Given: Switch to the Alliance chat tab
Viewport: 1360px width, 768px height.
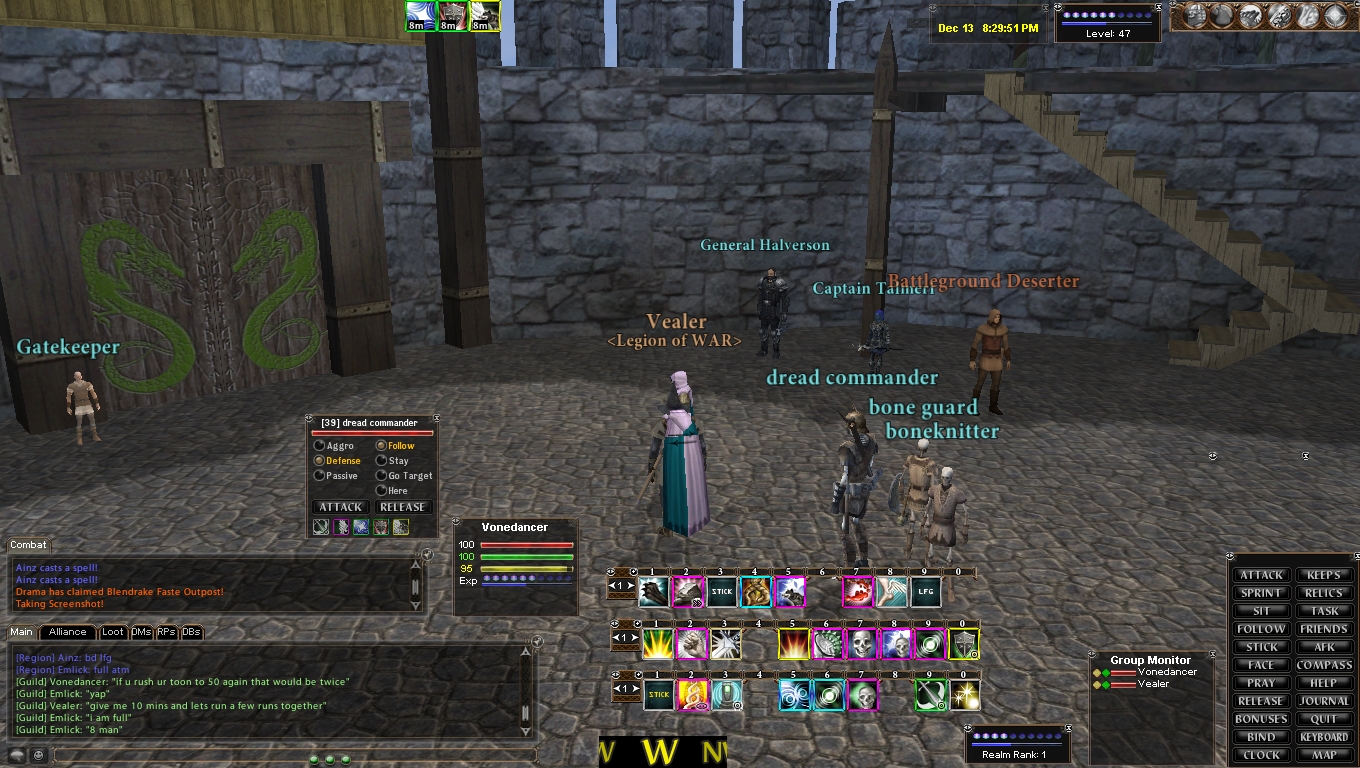Looking at the screenshot, I should [68, 632].
